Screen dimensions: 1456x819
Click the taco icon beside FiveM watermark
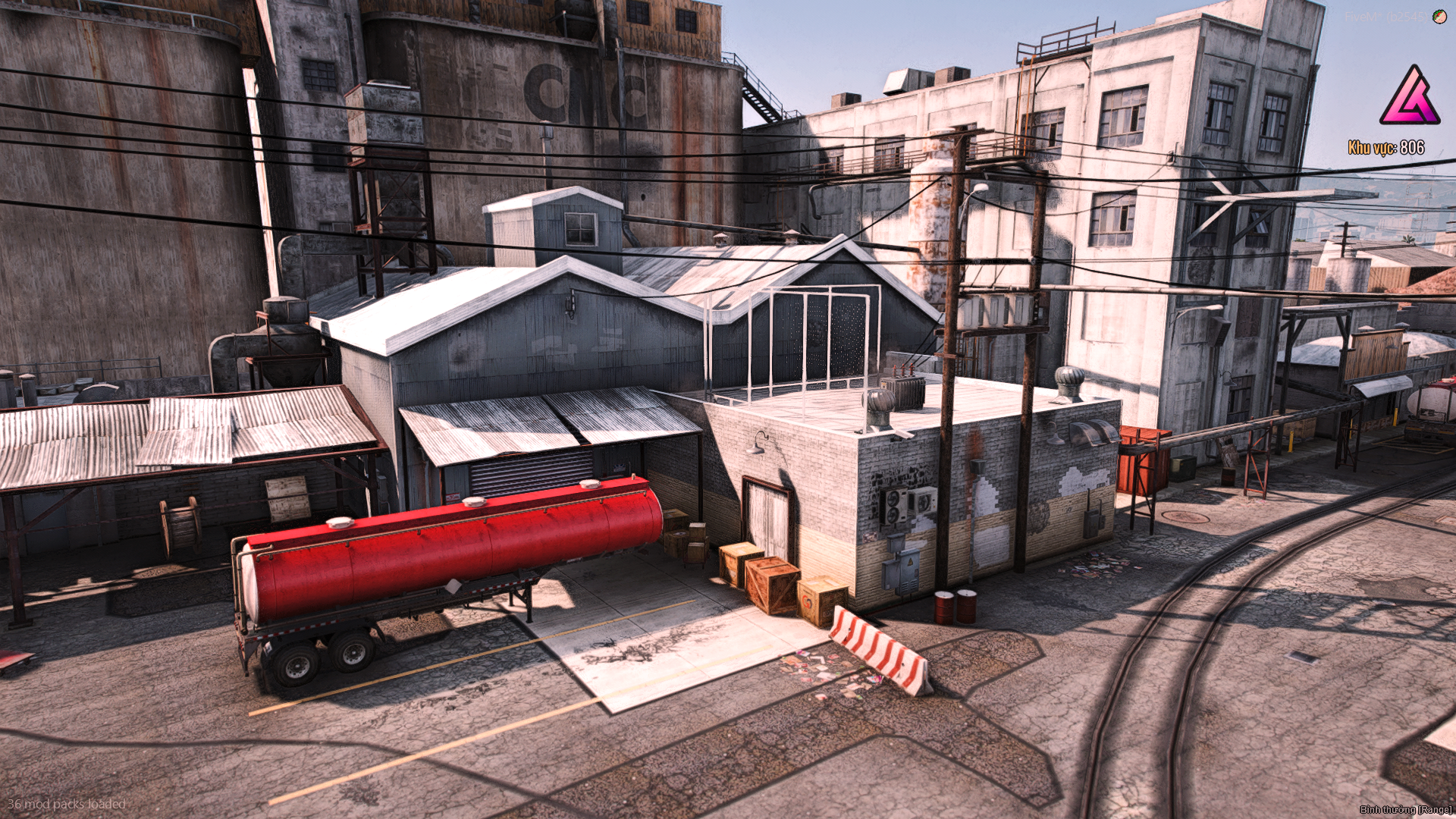coord(1439,17)
